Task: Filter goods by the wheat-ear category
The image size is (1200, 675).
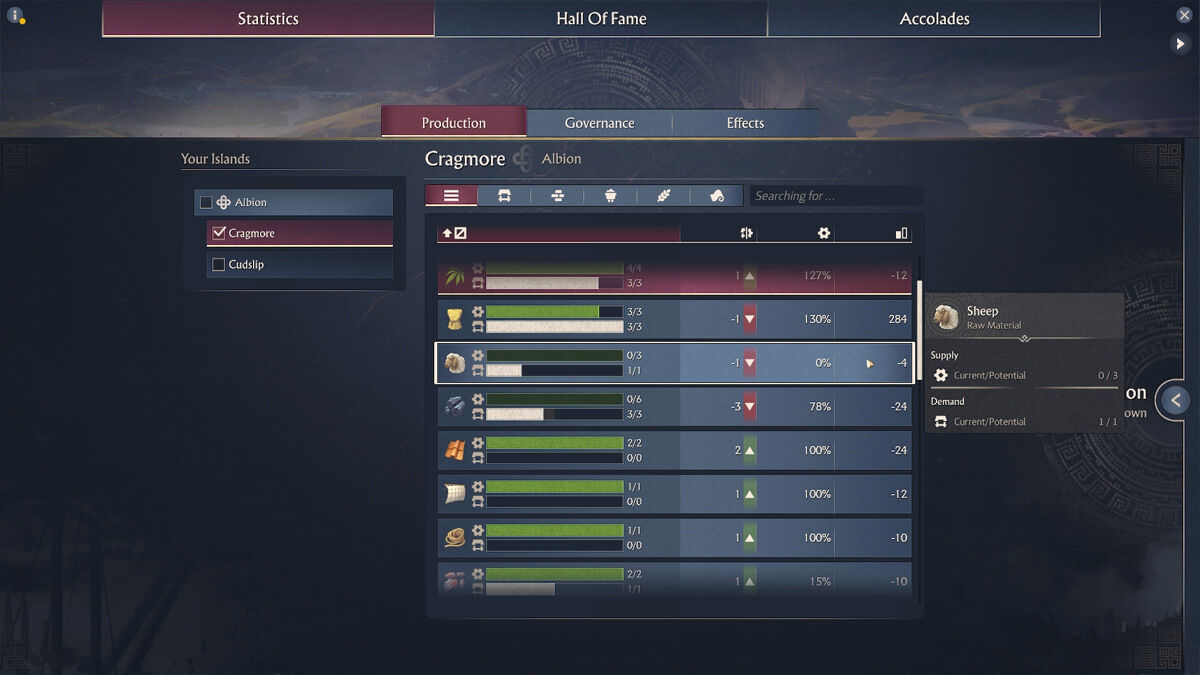Action: click(664, 196)
